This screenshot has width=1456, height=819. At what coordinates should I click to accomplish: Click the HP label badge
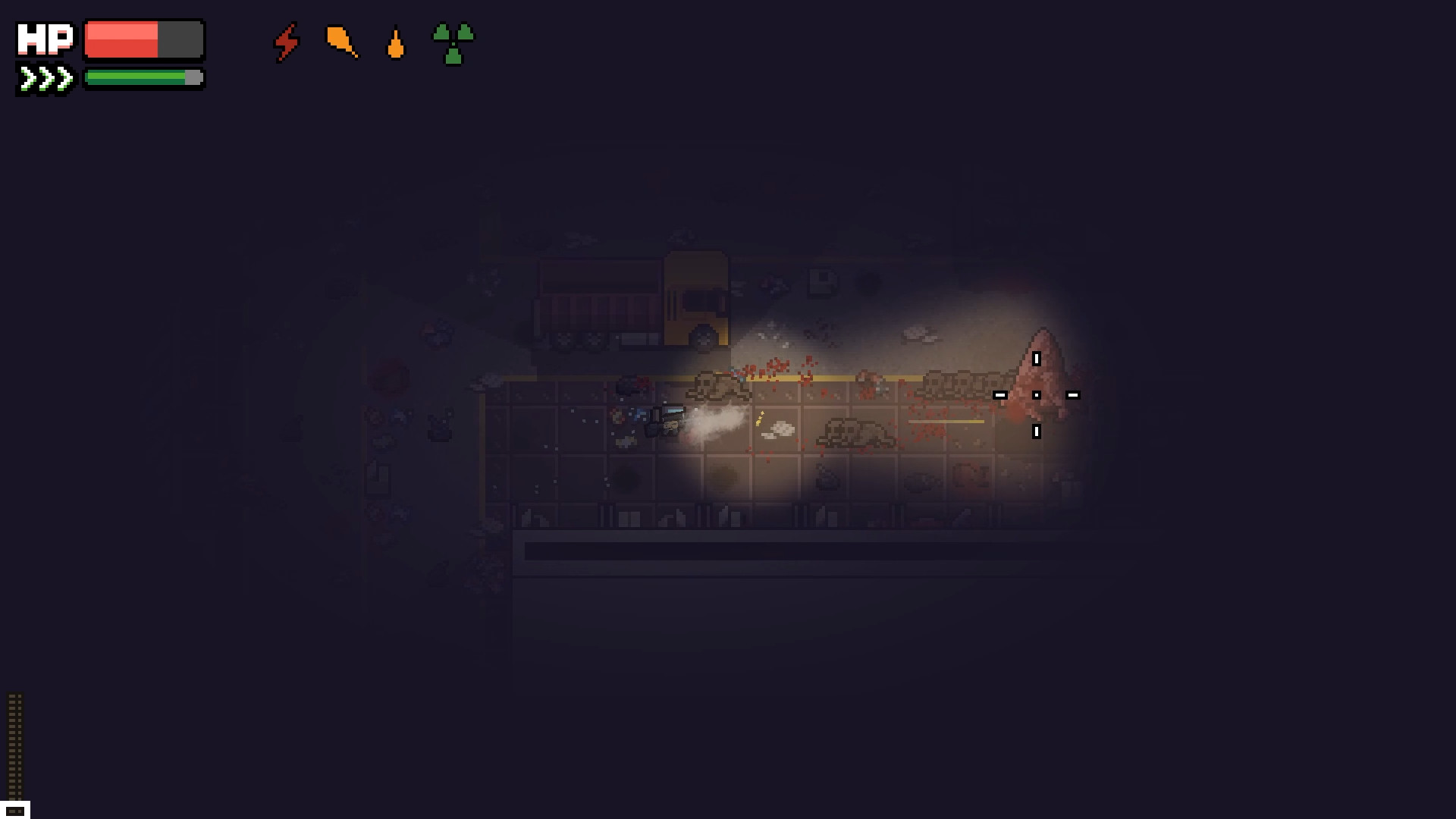pos(47,38)
